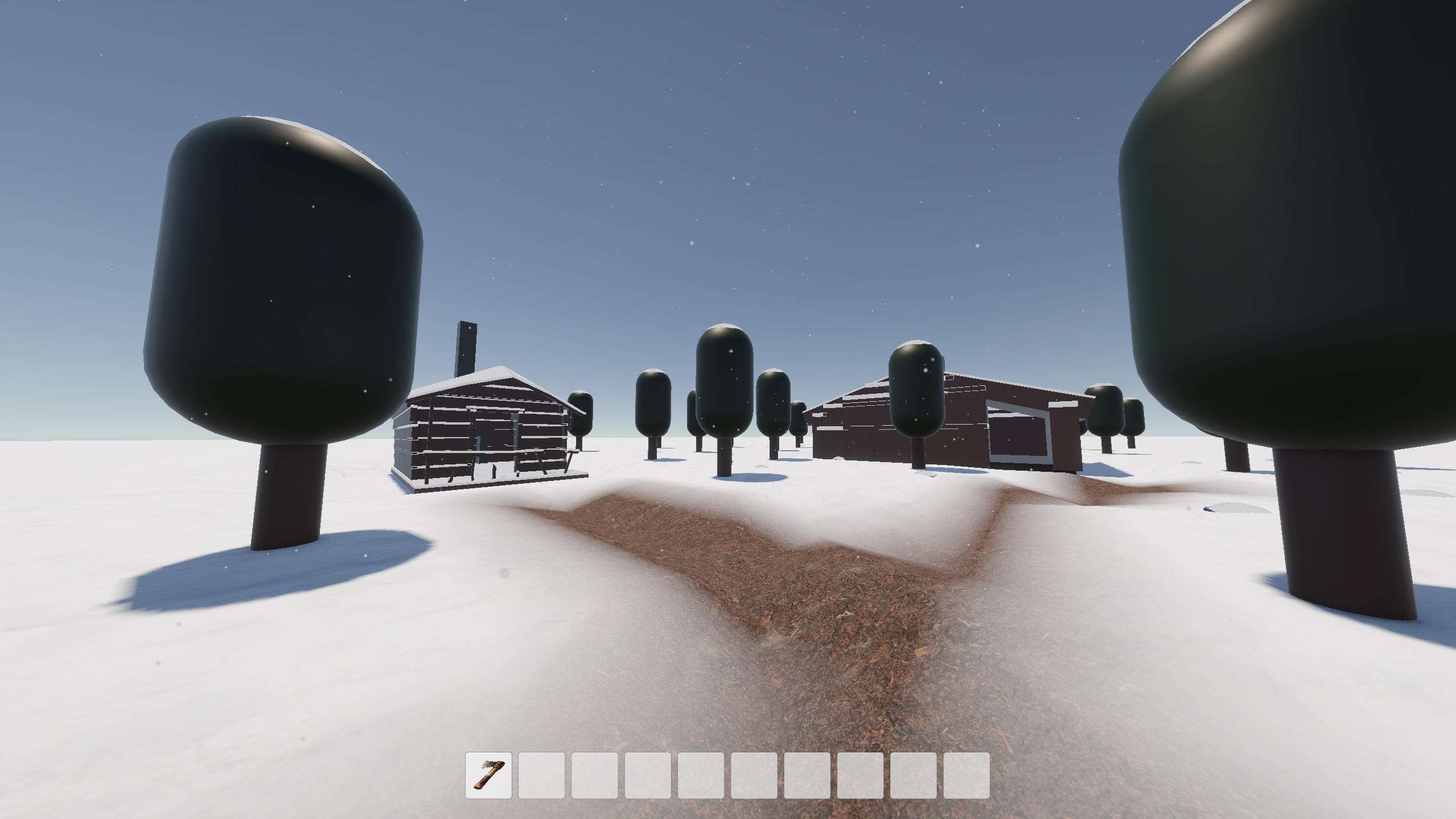Click the fourth hotbar slot

[x=647, y=775]
